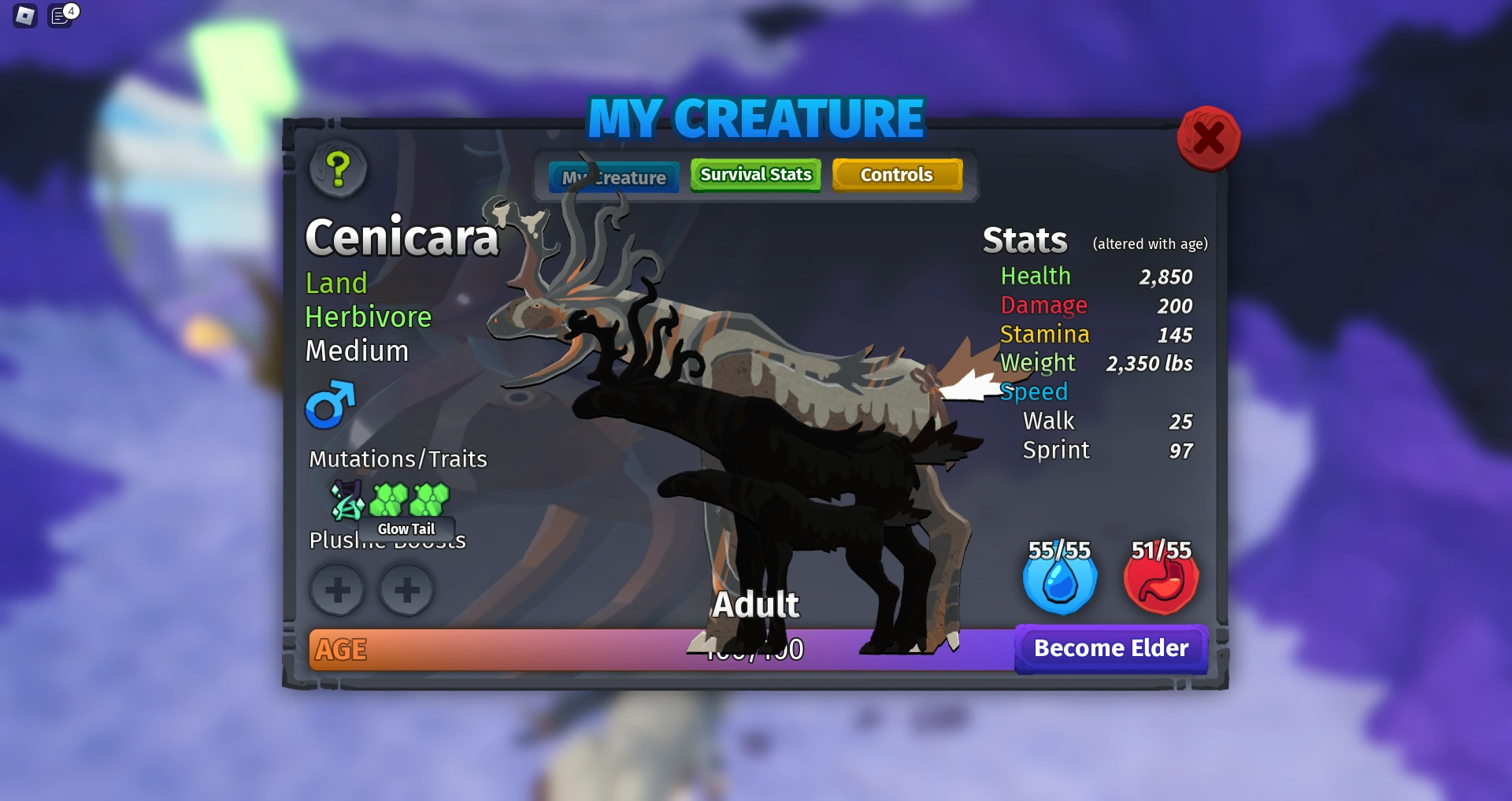
Task: Open the Roblox menu icon
Action: click(x=24, y=15)
